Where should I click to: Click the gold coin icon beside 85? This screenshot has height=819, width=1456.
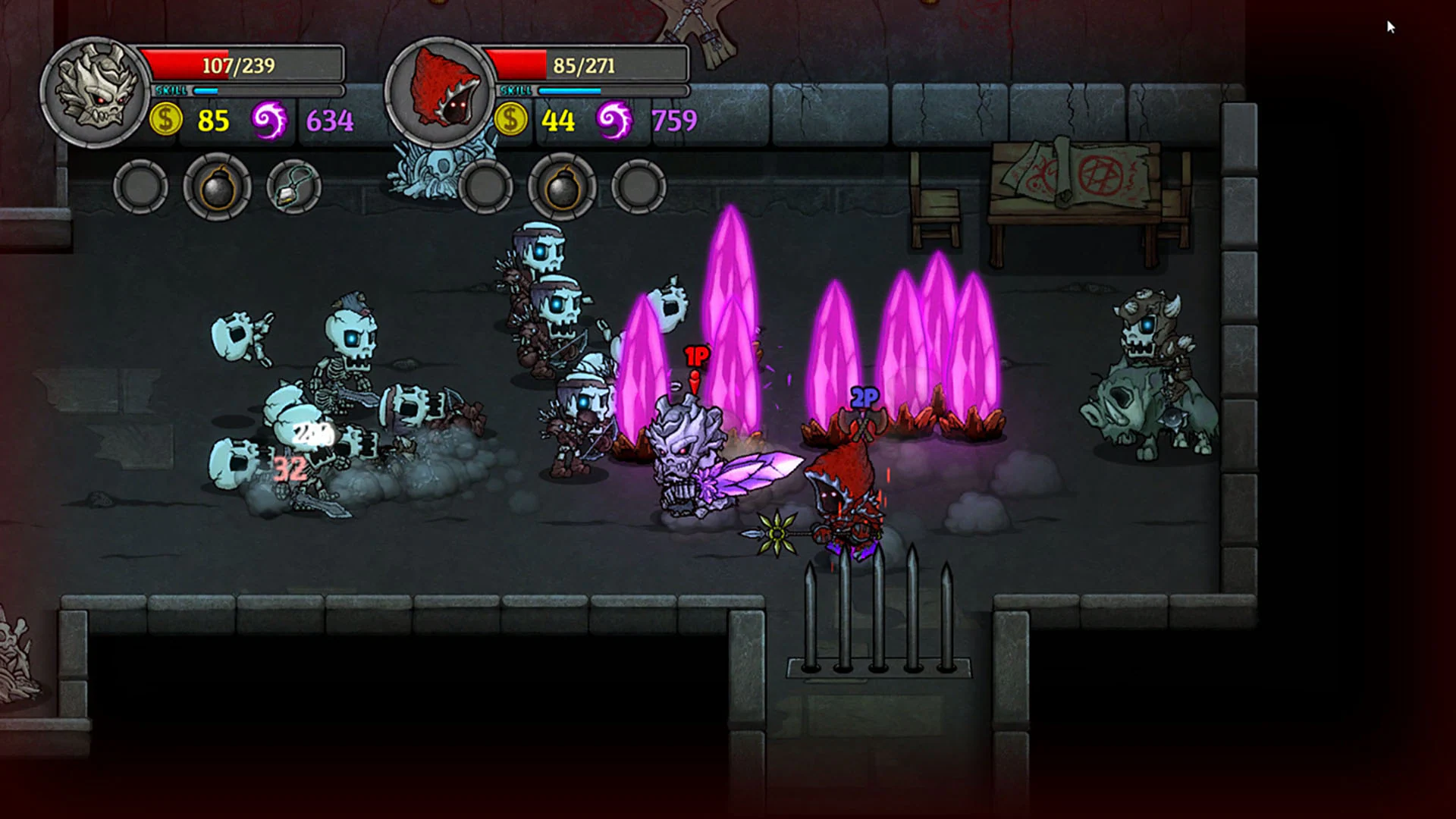click(166, 119)
